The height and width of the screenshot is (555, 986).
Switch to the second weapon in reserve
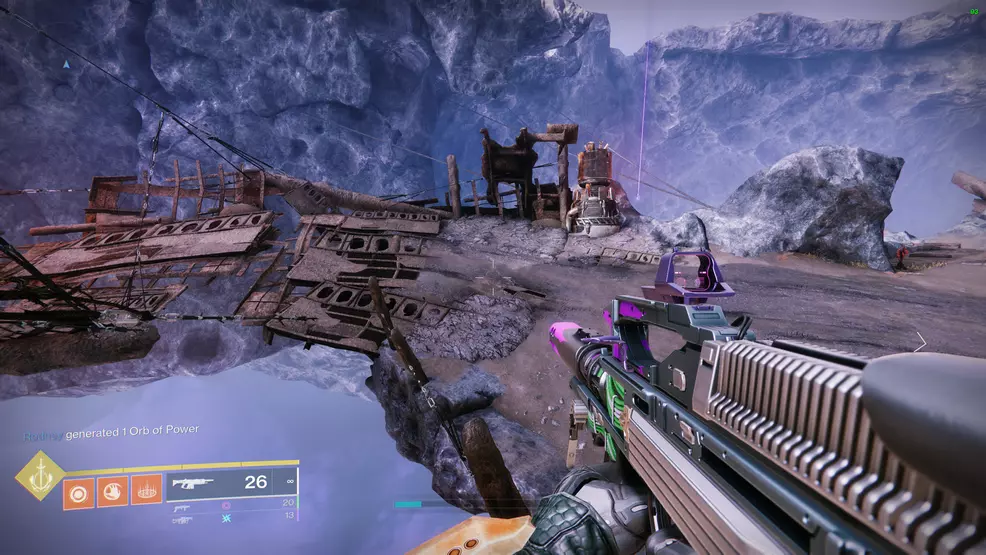point(181,506)
